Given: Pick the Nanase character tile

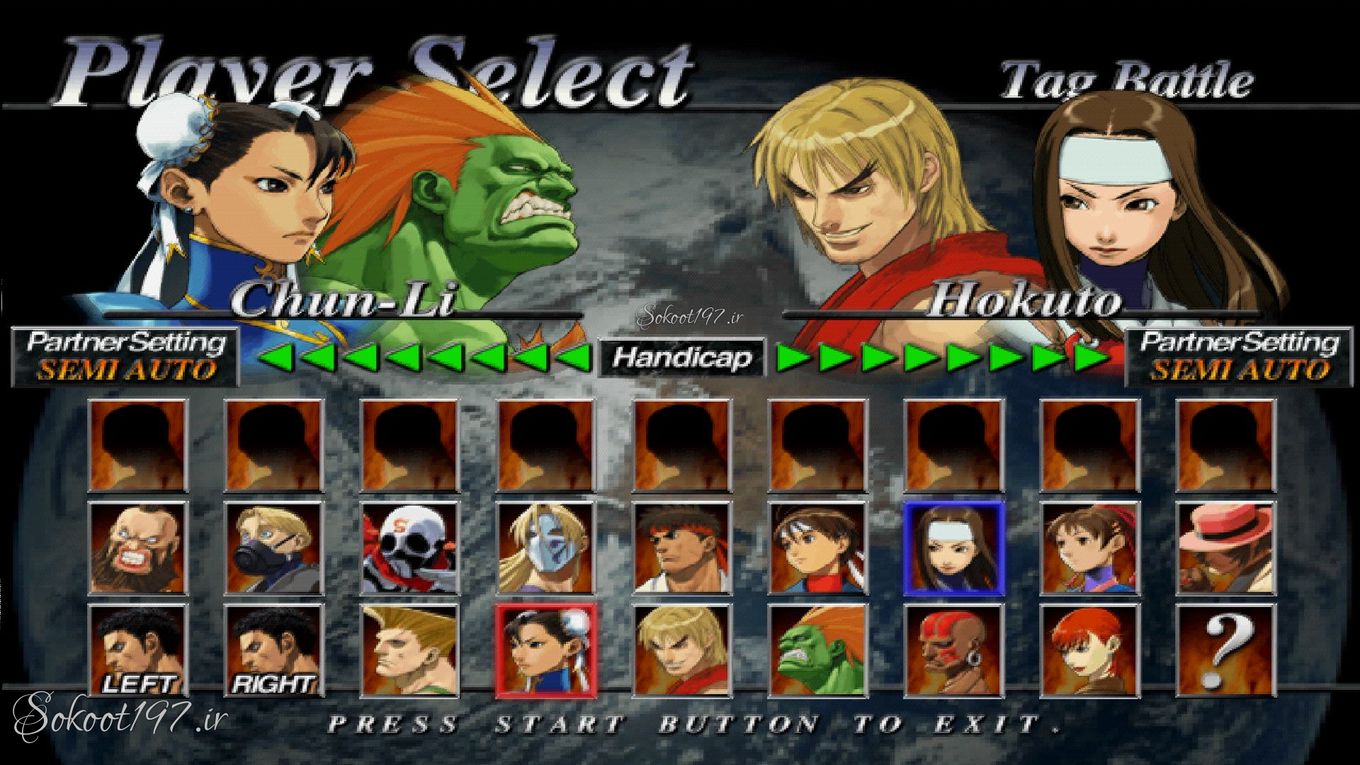Looking at the screenshot, I should (x=1089, y=549).
